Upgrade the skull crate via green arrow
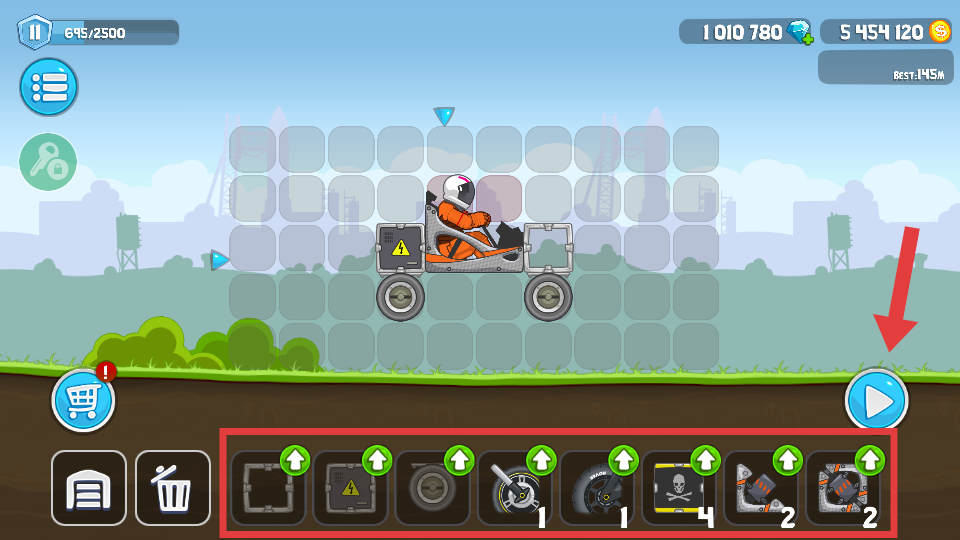This screenshot has height=540, width=960. point(705,460)
